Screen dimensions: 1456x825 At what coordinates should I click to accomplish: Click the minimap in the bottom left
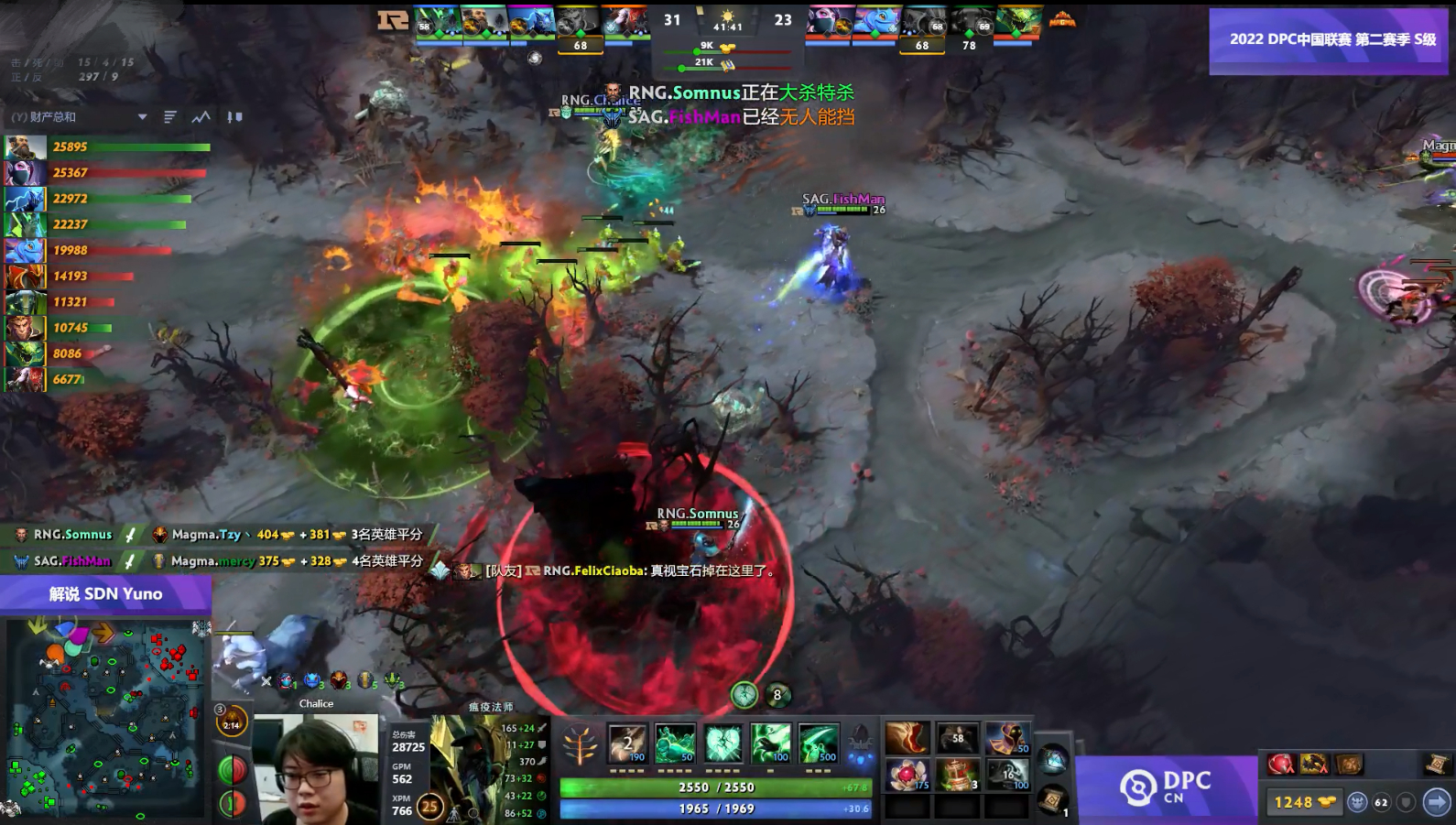105,719
